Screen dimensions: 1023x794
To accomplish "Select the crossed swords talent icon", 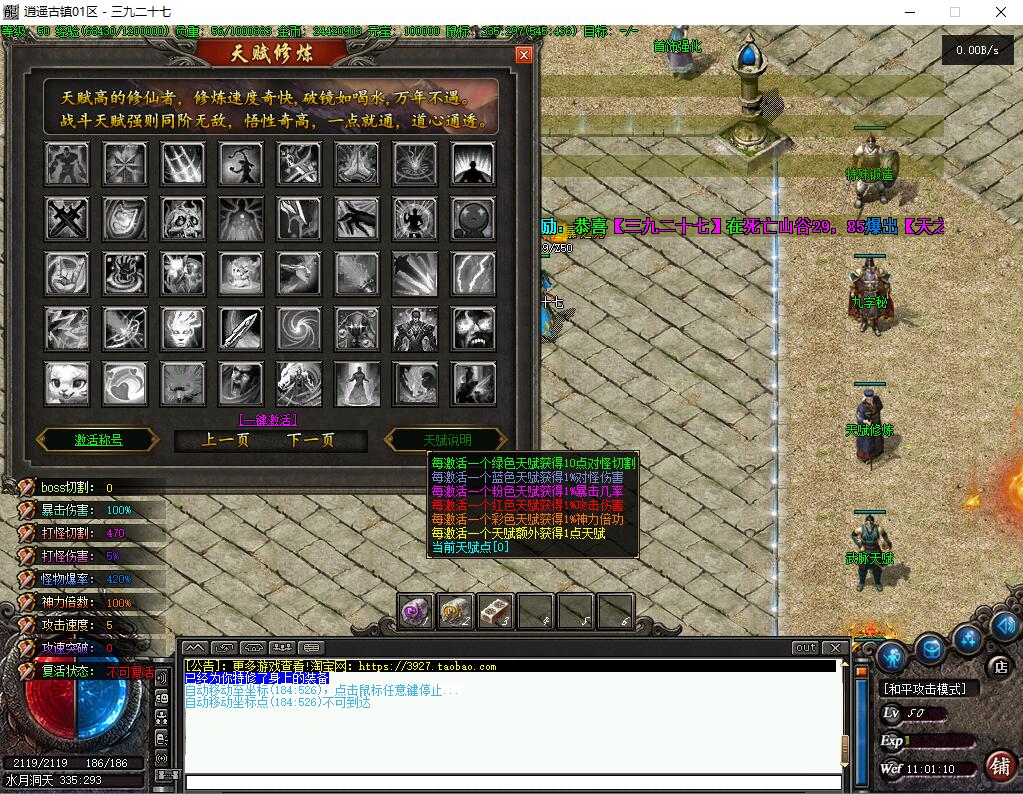I will pos(67,217).
